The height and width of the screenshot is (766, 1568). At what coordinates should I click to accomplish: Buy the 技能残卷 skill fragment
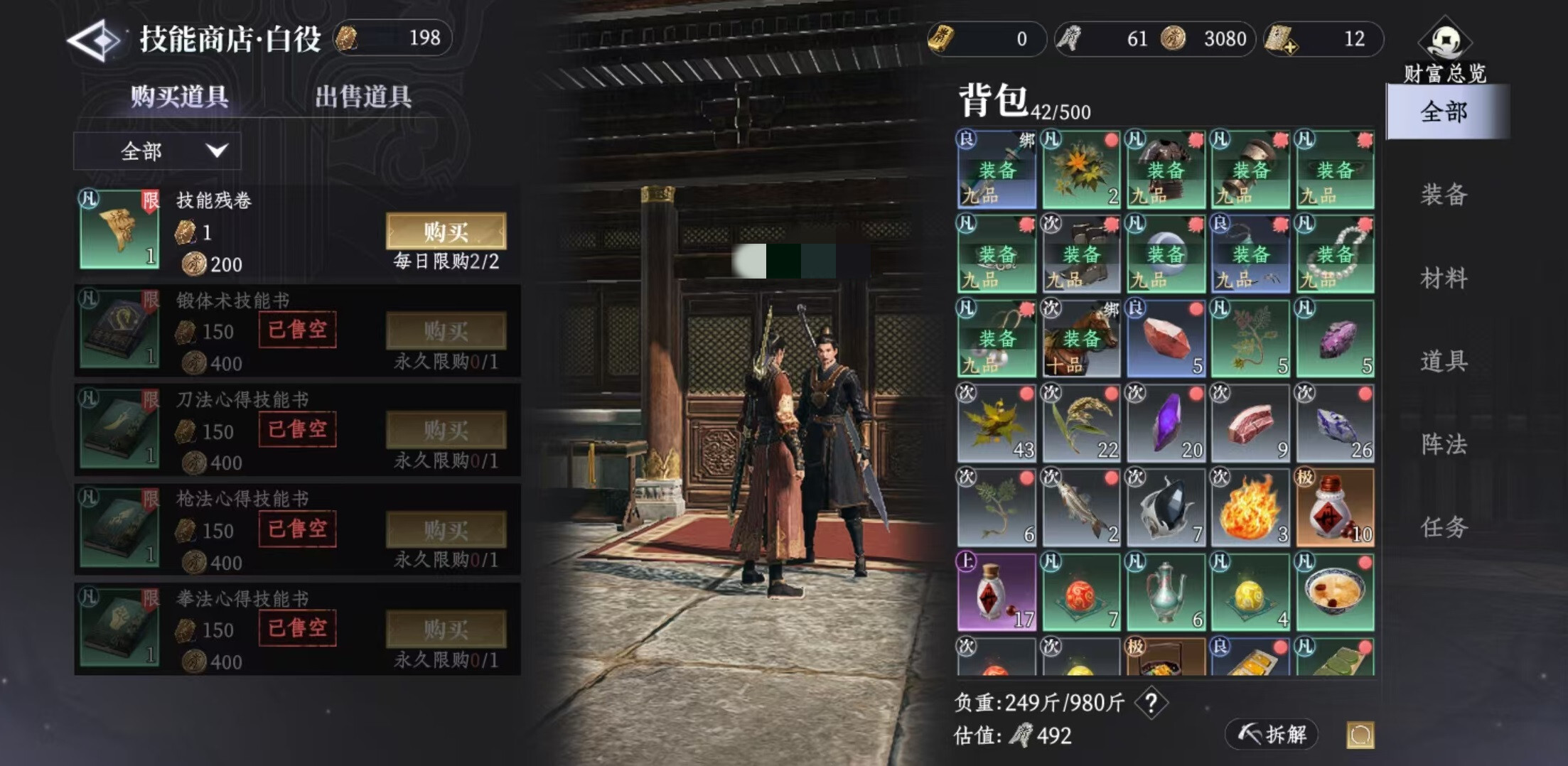[446, 232]
